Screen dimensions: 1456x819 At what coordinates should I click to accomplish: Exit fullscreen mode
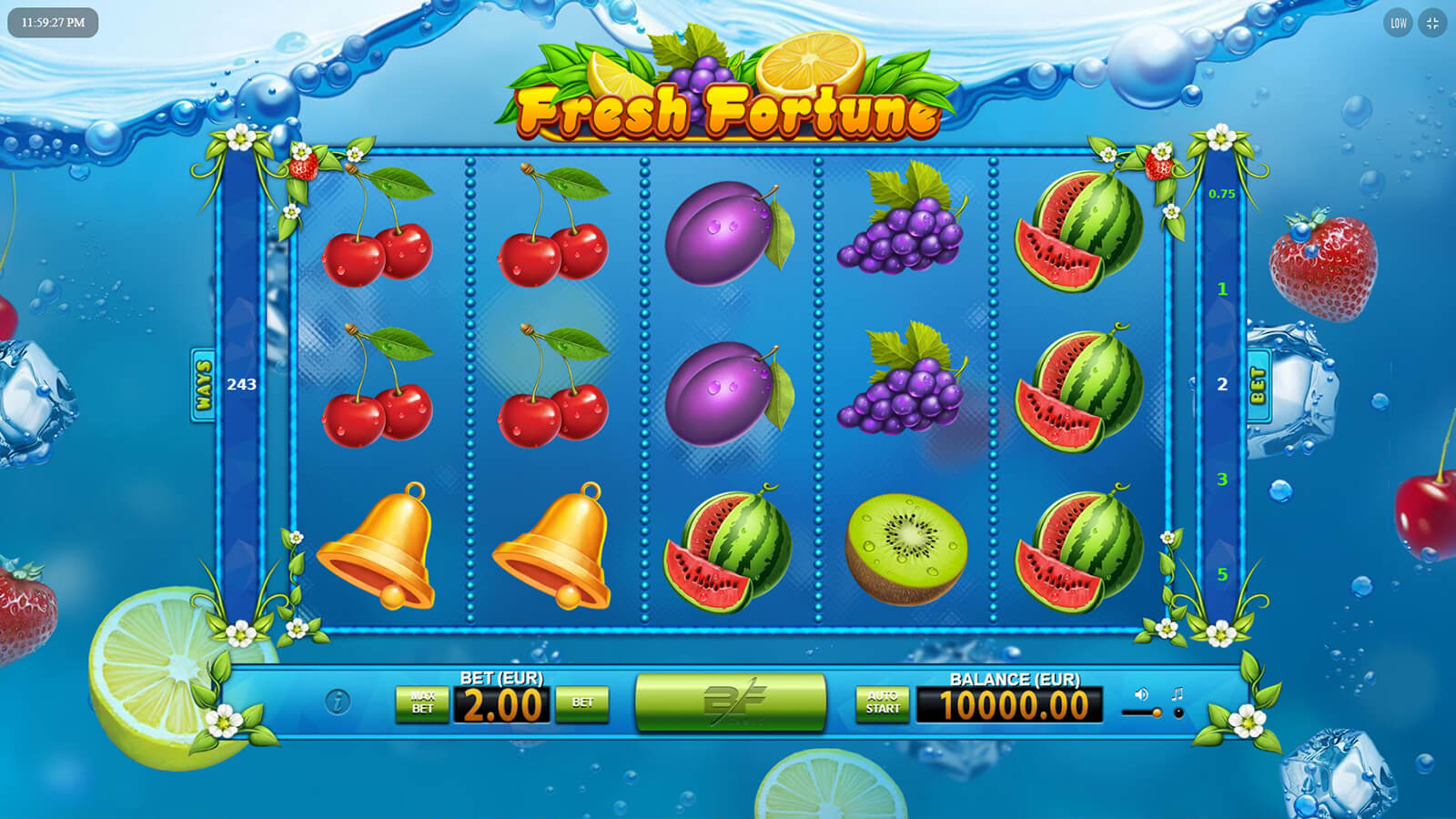click(x=1432, y=24)
